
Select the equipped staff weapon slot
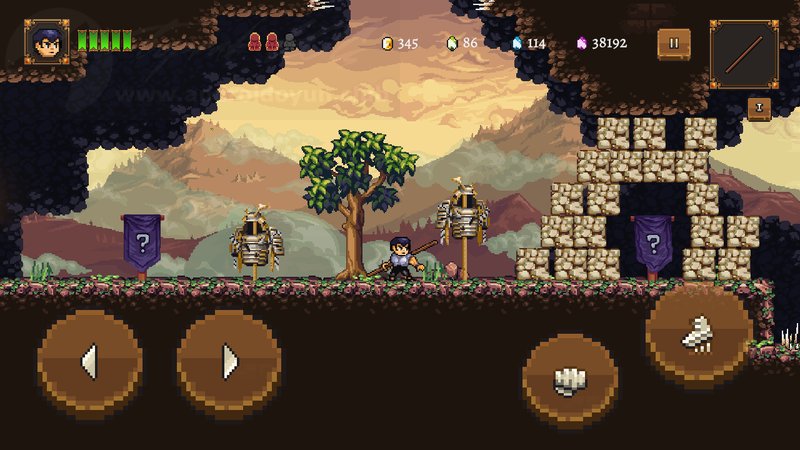(744, 54)
